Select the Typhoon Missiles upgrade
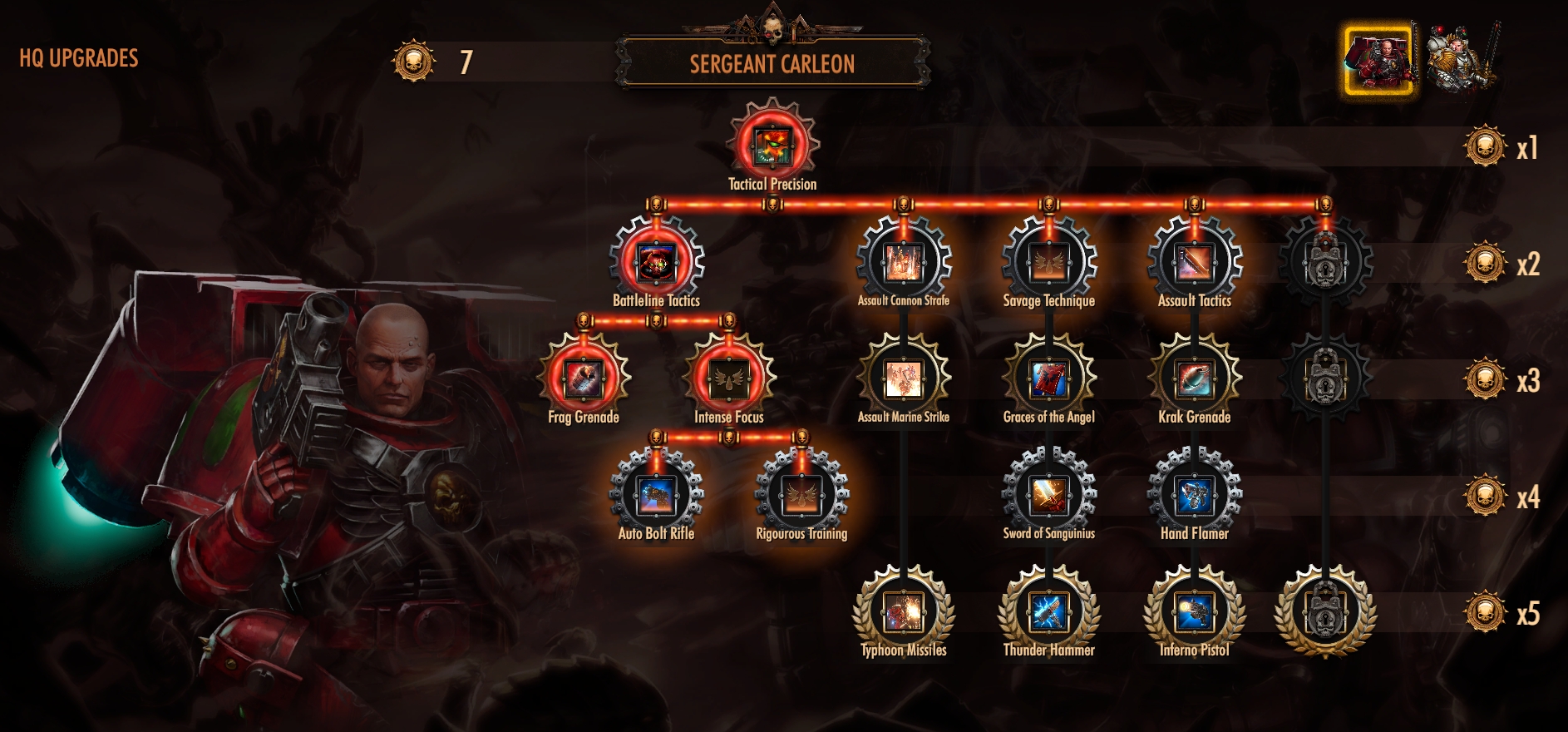This screenshot has width=1568, height=732. (x=903, y=612)
